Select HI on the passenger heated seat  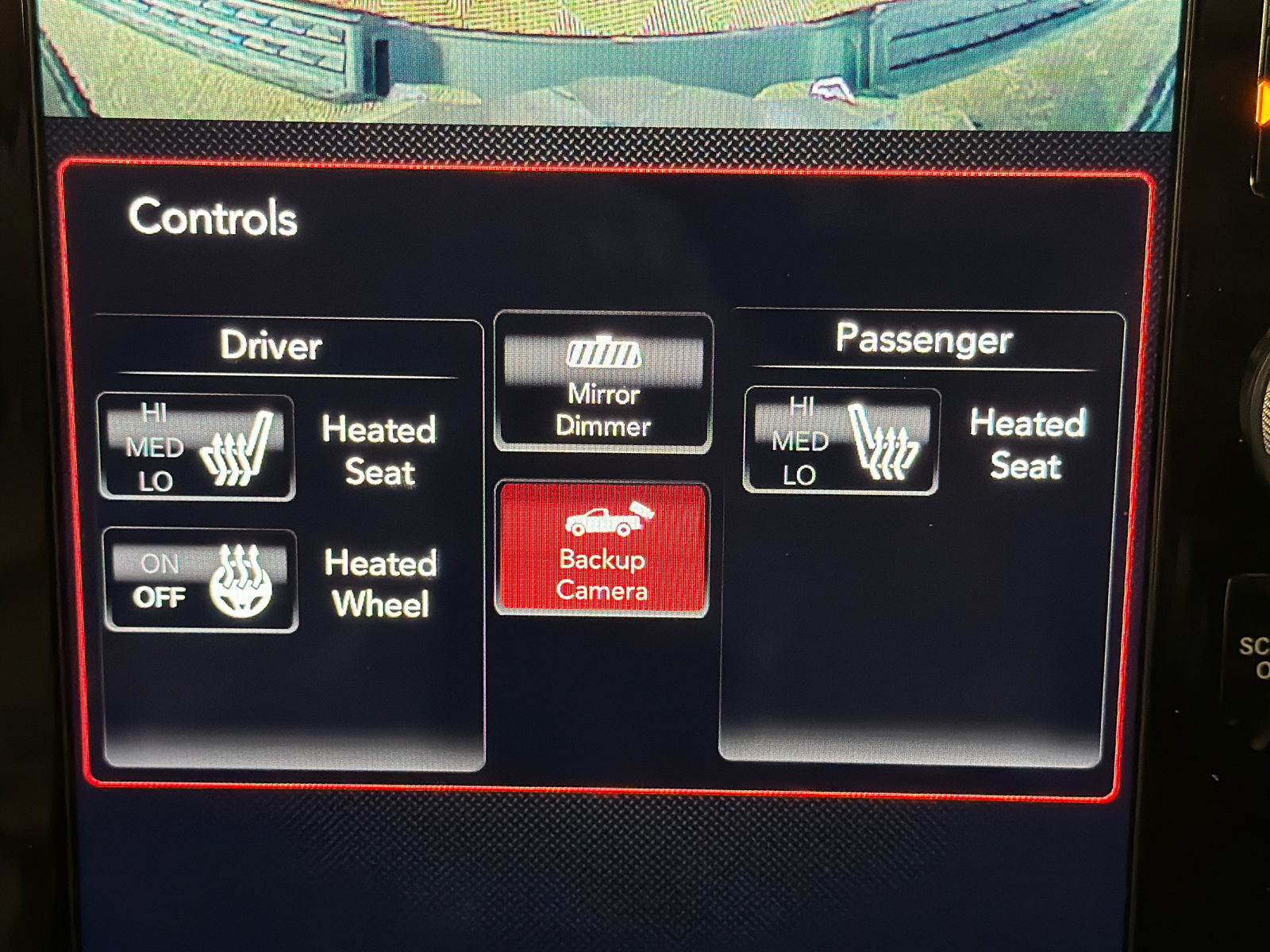802,408
